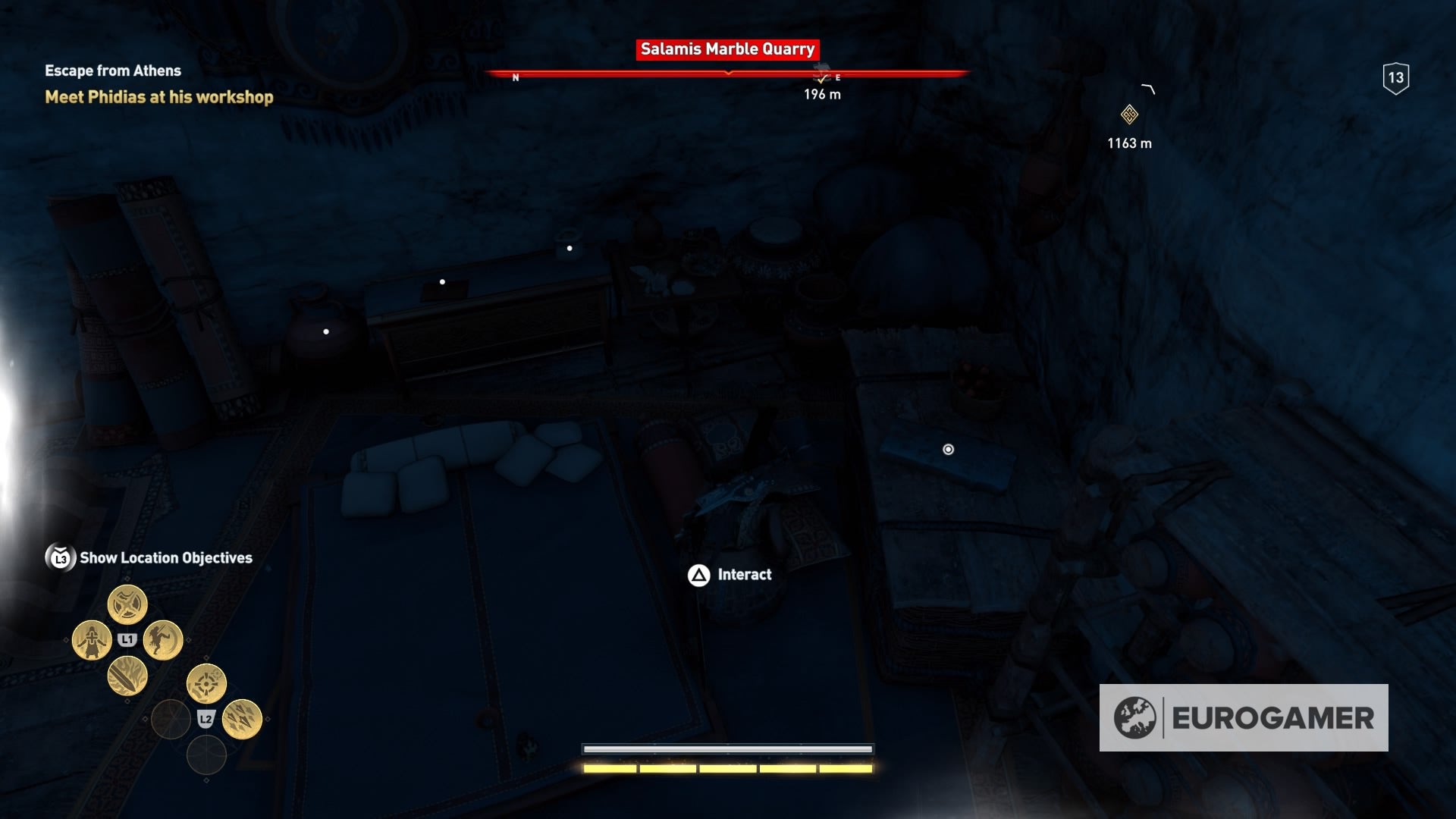Select the Sparta Kick ability icon

pyautogui.click(x=159, y=640)
